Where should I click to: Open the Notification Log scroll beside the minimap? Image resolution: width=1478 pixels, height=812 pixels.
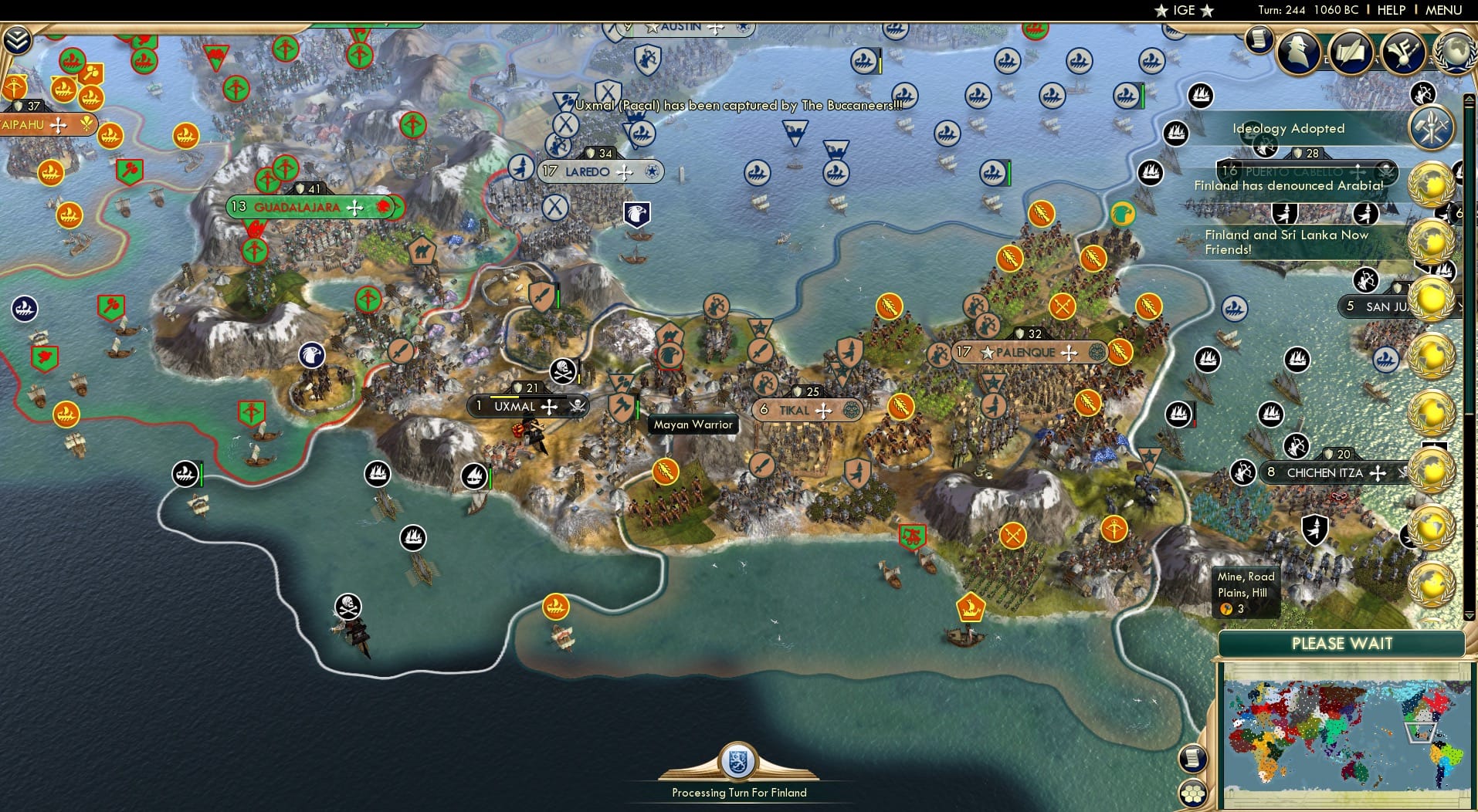click(x=1193, y=759)
